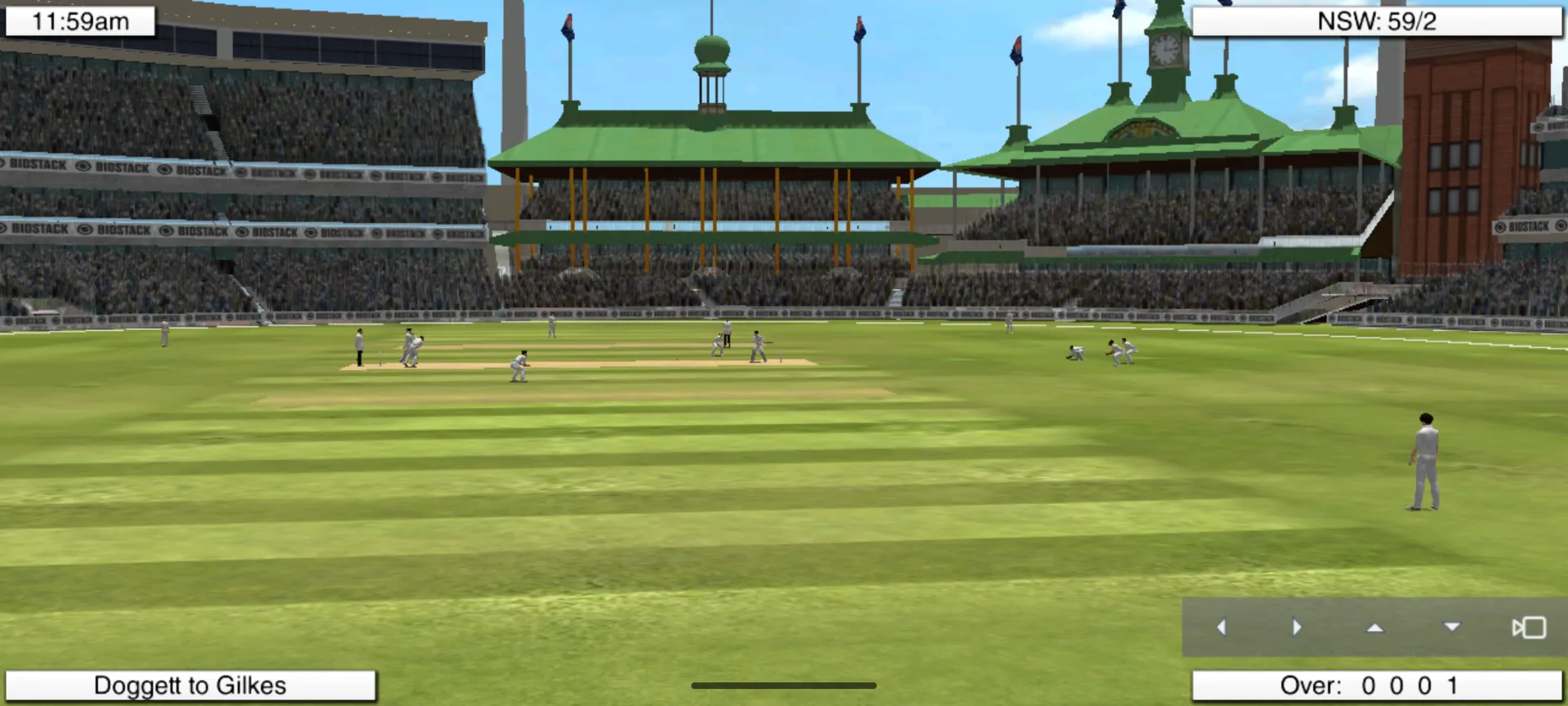1568x706 pixels.
Task: Click the right camera rotation arrow
Action: 1298,628
